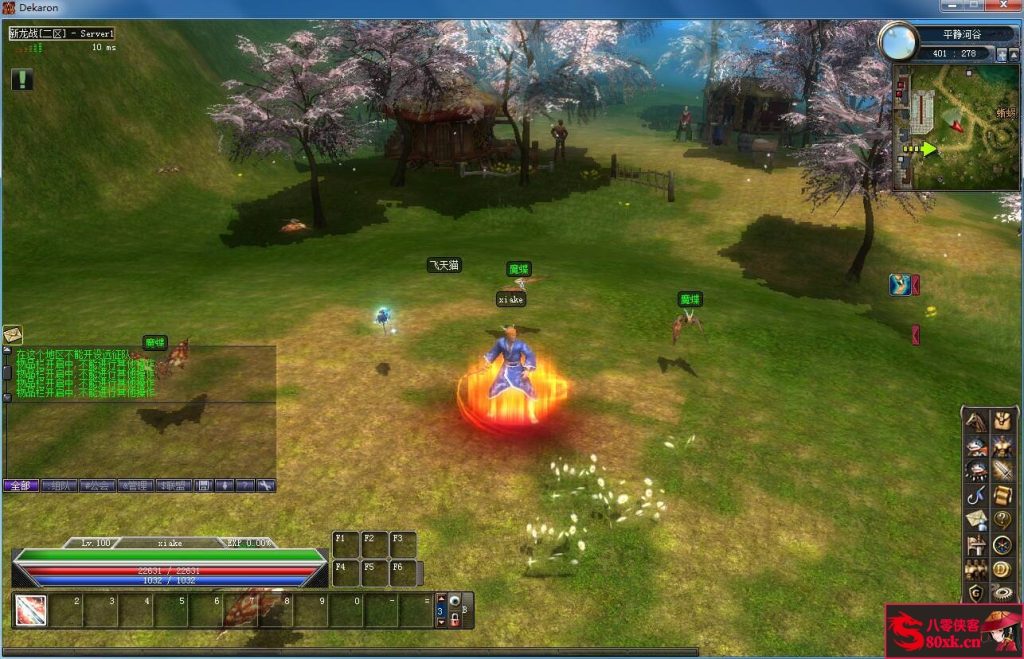
Task: Click the question mark help icon
Action: pos(1001,520)
